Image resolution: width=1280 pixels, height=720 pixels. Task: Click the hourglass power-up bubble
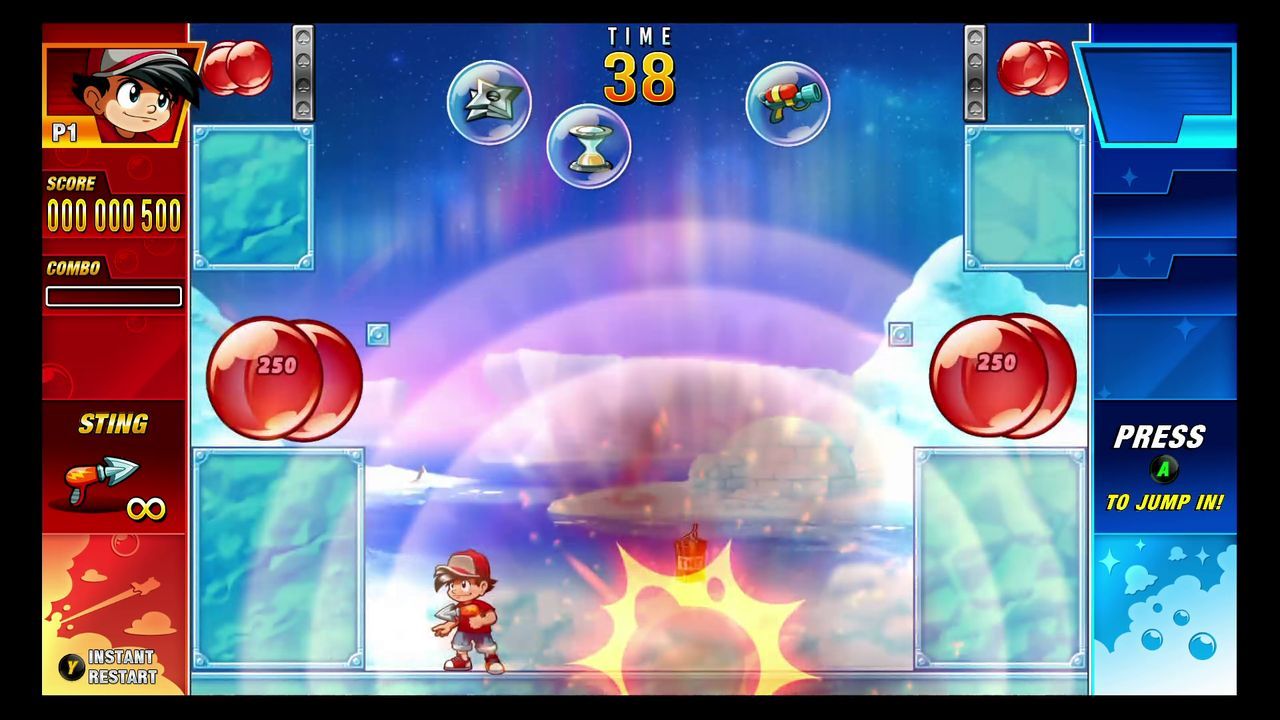[590, 146]
